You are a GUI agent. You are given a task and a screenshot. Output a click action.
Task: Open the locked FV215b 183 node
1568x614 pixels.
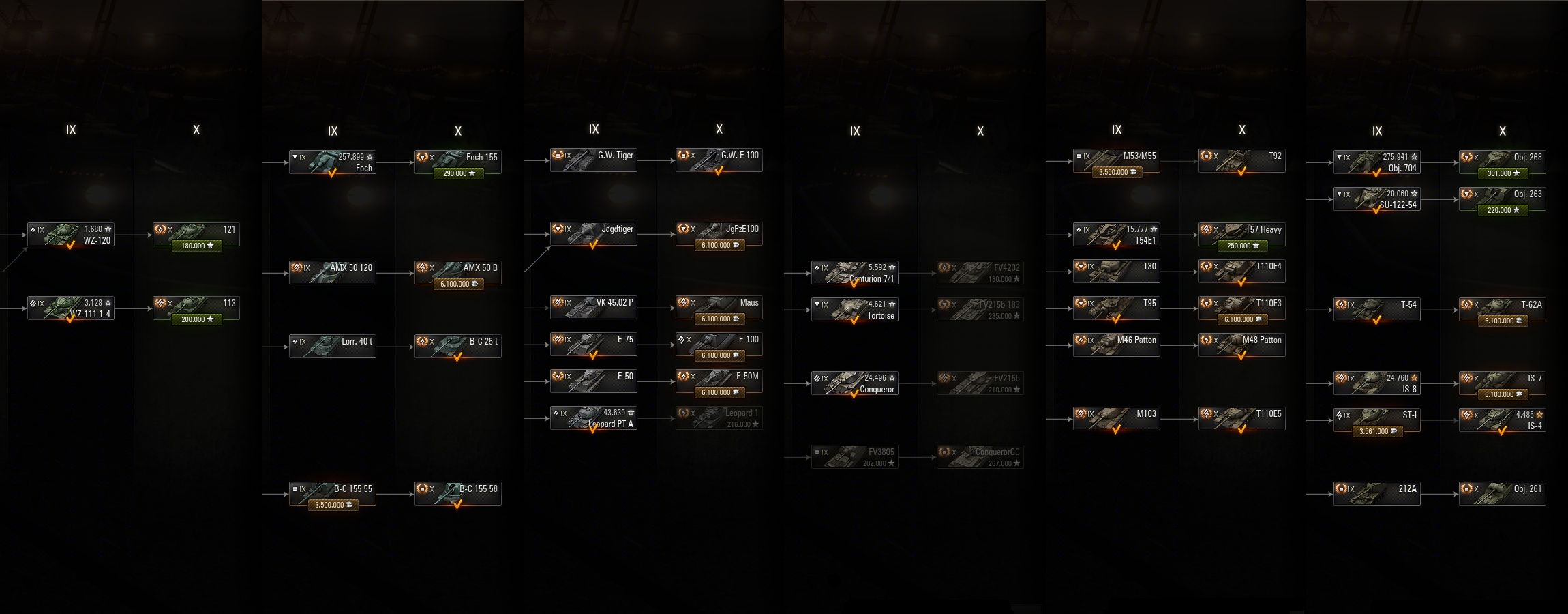[980, 310]
